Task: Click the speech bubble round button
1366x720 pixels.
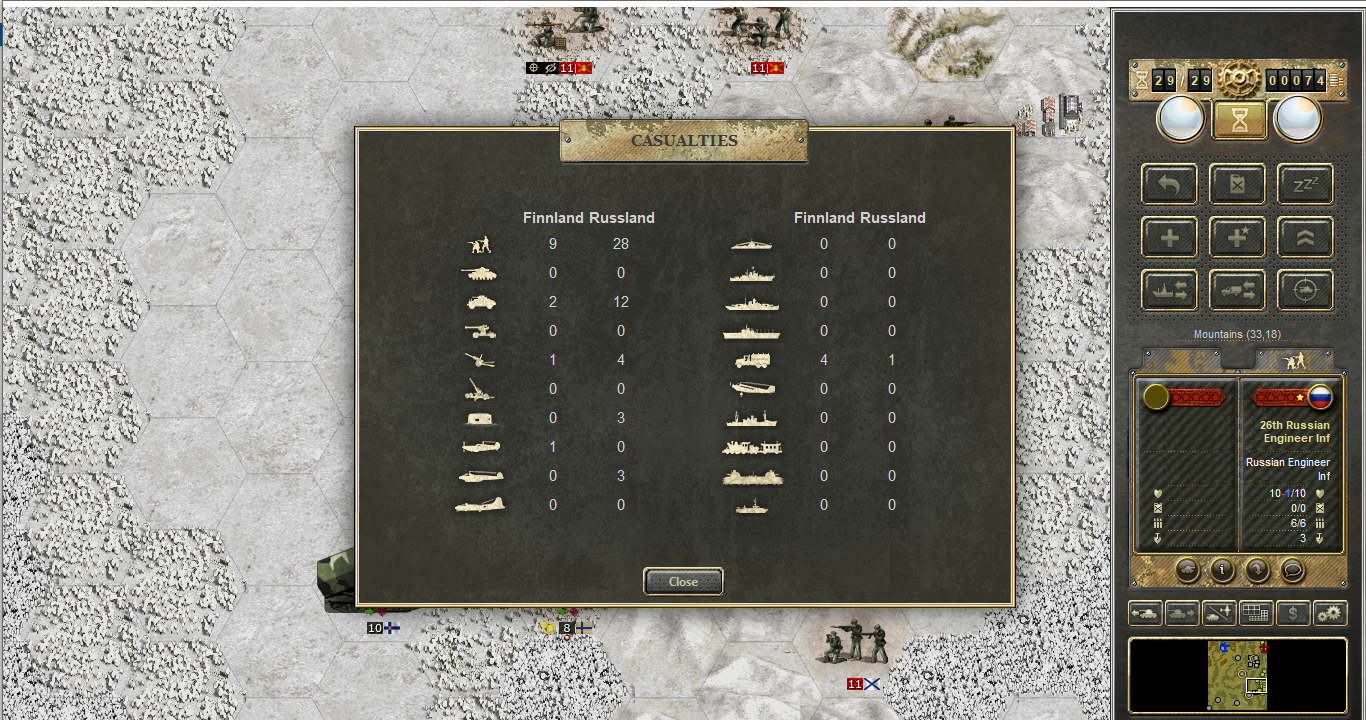Action: (x=1292, y=570)
